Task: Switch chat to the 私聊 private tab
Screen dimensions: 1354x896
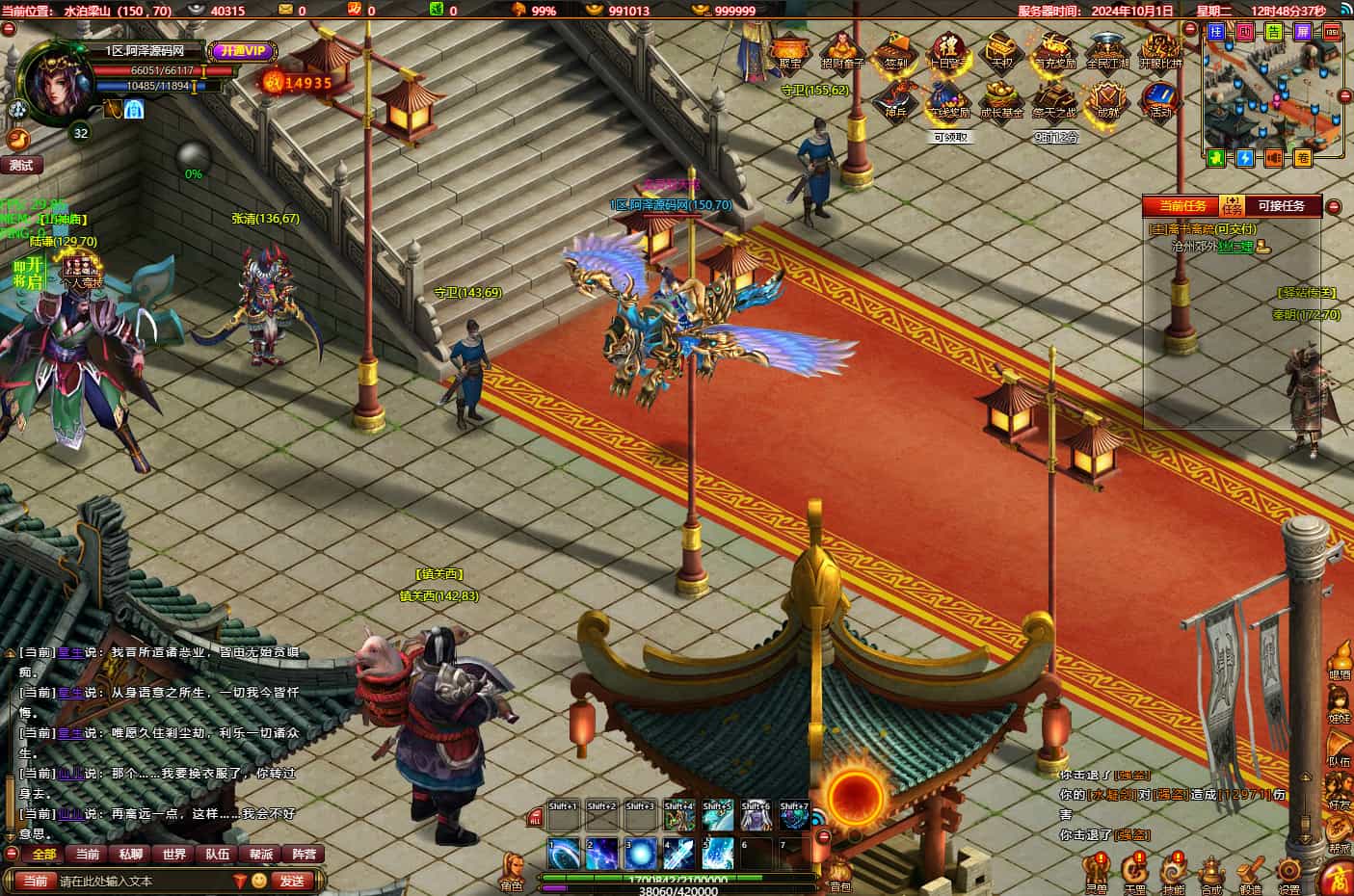Action: pyautogui.click(x=131, y=854)
